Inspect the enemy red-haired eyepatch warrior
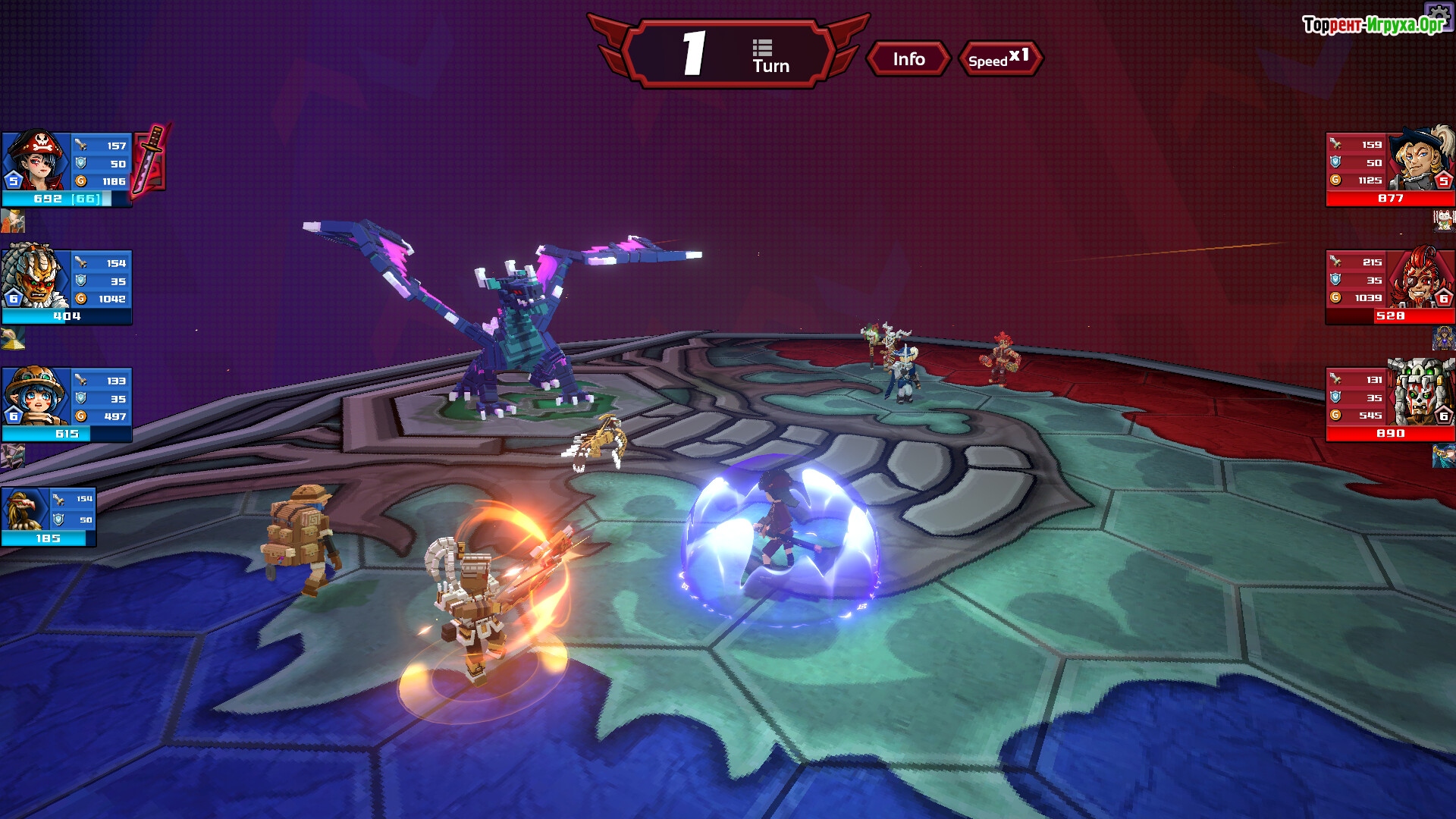This screenshot has height=819, width=1456. pos(1420,278)
